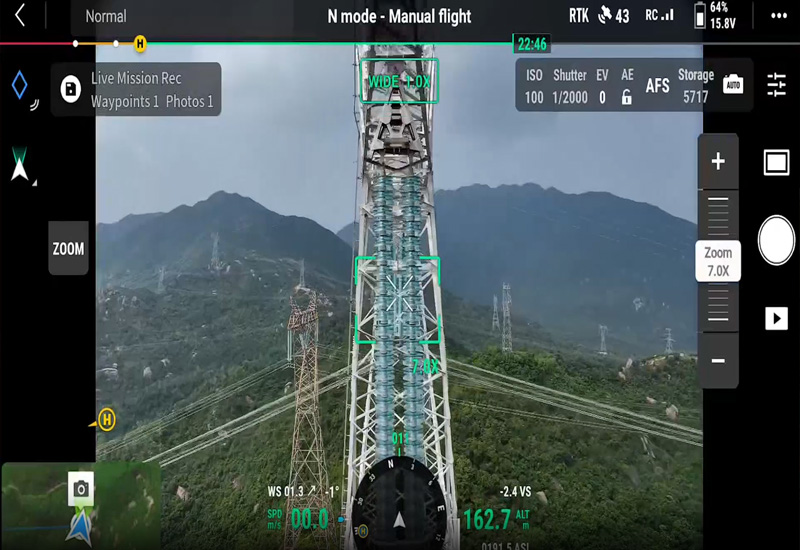This screenshot has width=800, height=550.
Task: Toggle the ZOOM camera button
Action: tap(68, 249)
